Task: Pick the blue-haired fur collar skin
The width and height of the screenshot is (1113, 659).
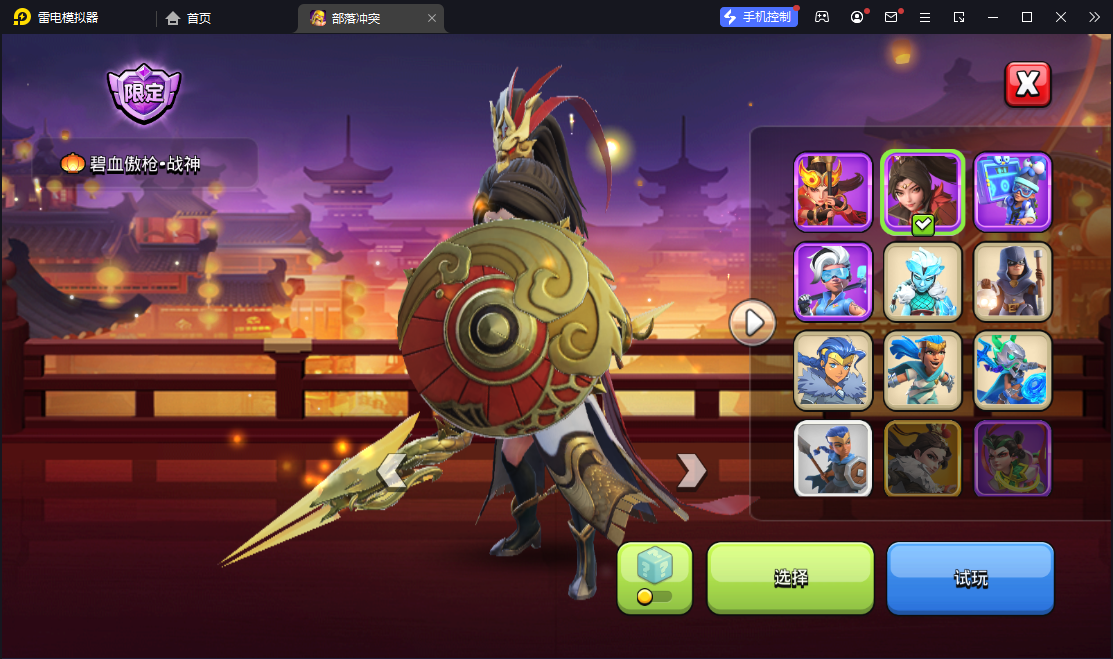Action: click(x=833, y=370)
